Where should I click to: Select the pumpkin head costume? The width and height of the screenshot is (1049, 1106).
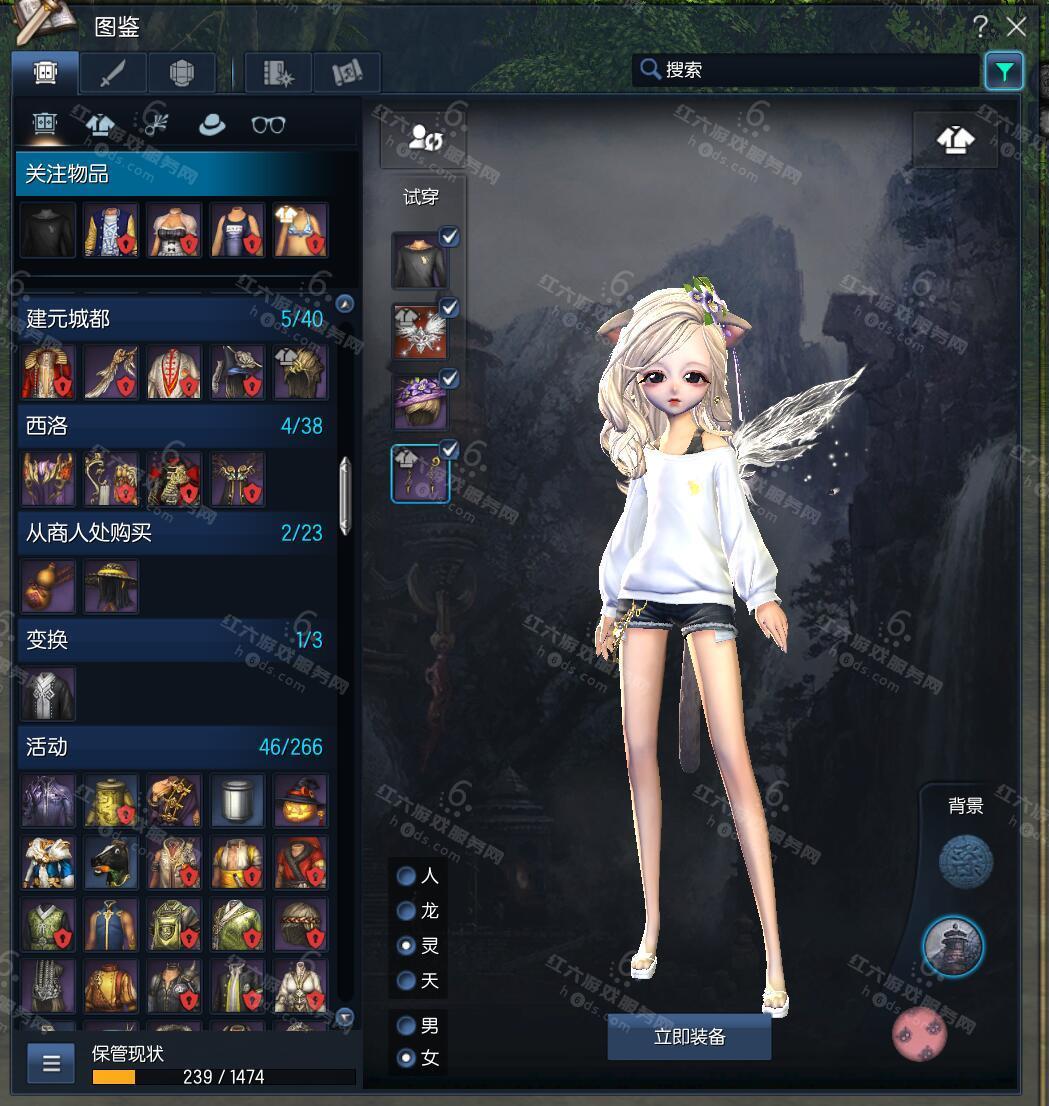point(300,801)
